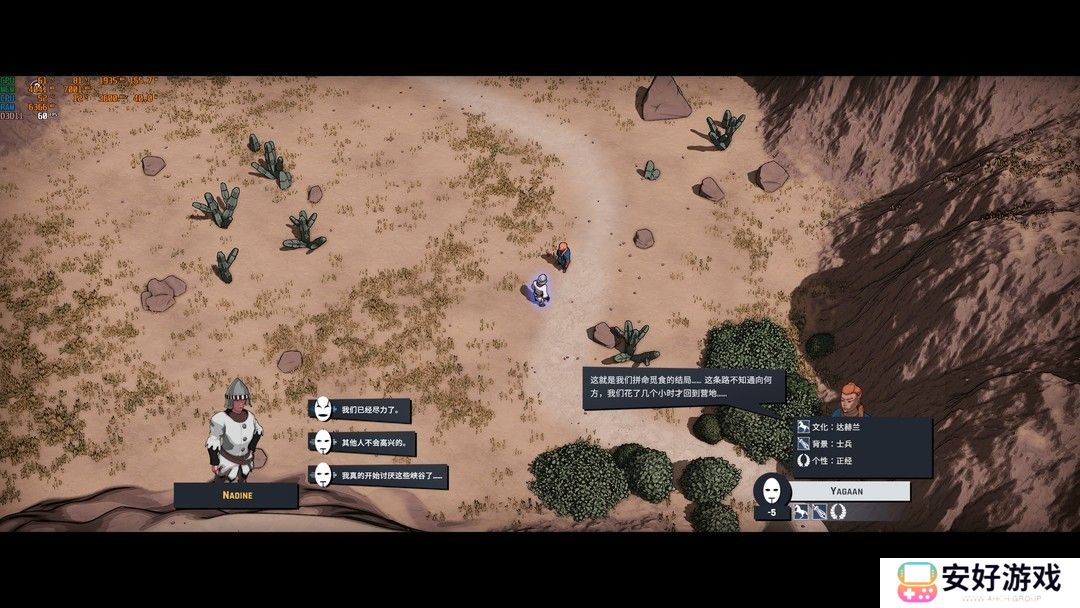The image size is (1080, 608).
Task: Select the horse culture icon under Yagaan
Action: pyautogui.click(x=801, y=512)
